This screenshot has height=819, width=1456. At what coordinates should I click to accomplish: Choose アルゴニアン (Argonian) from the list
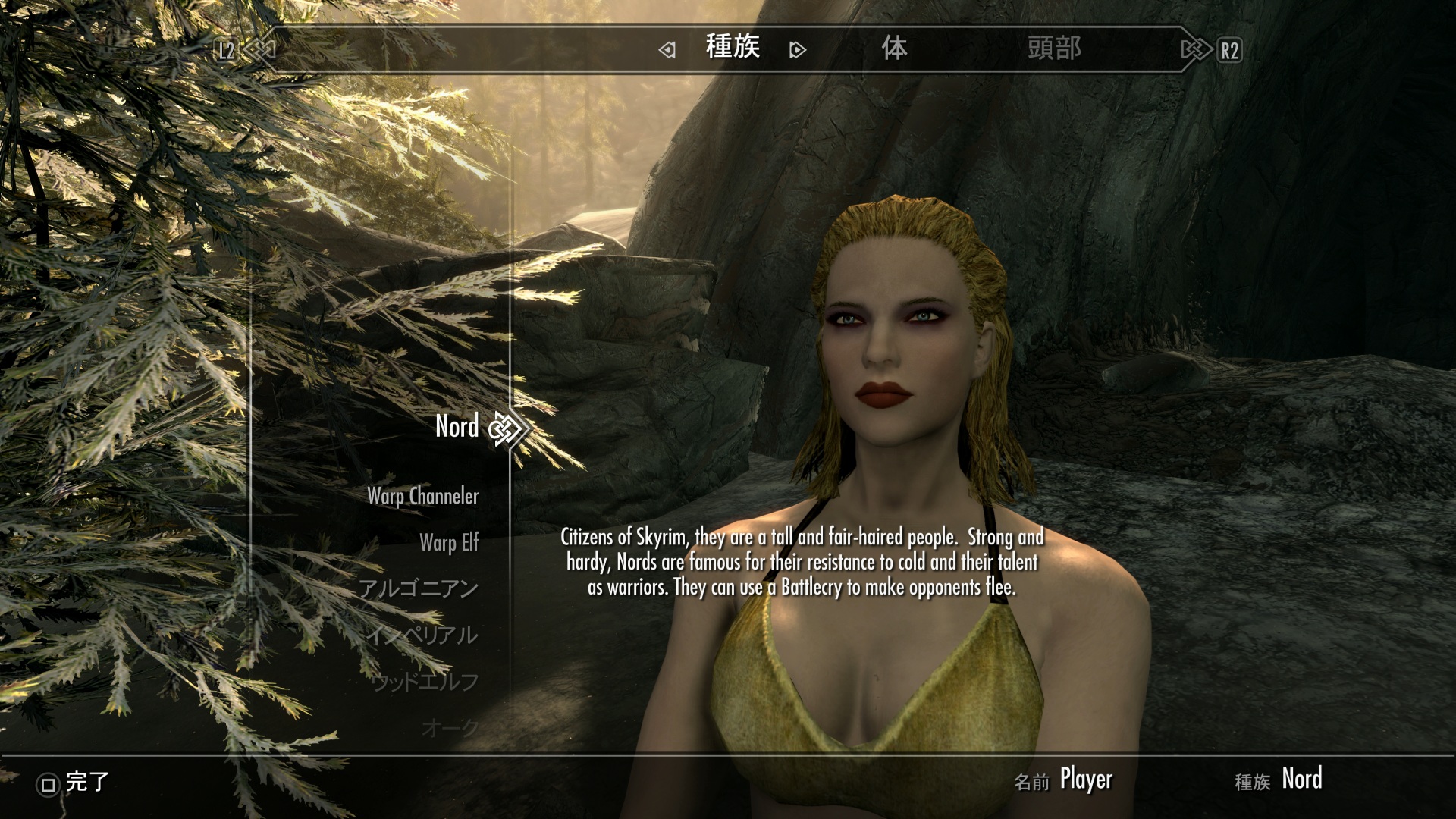click(418, 589)
